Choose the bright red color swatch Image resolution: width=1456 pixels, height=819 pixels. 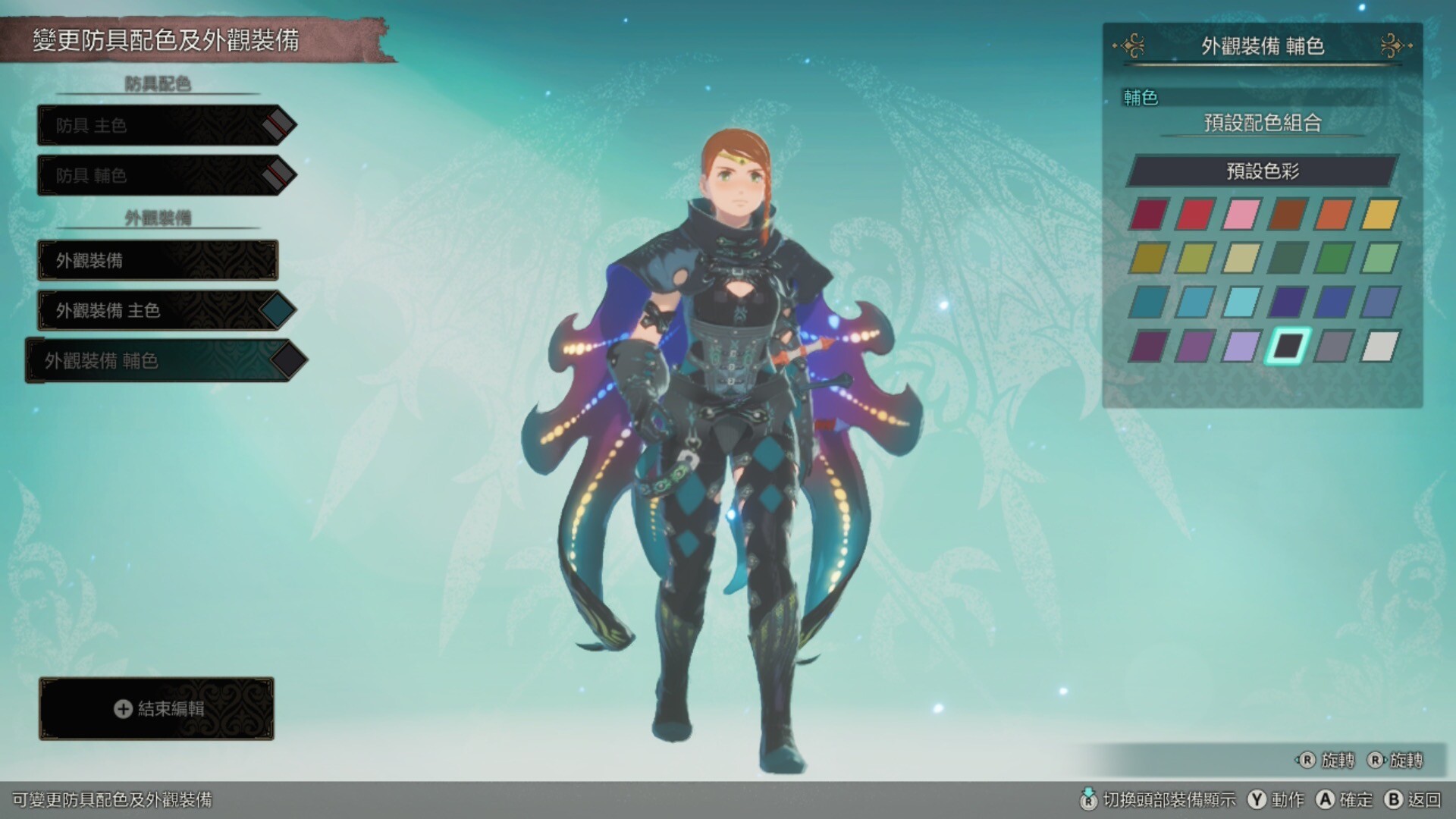pyautogui.click(x=1194, y=215)
